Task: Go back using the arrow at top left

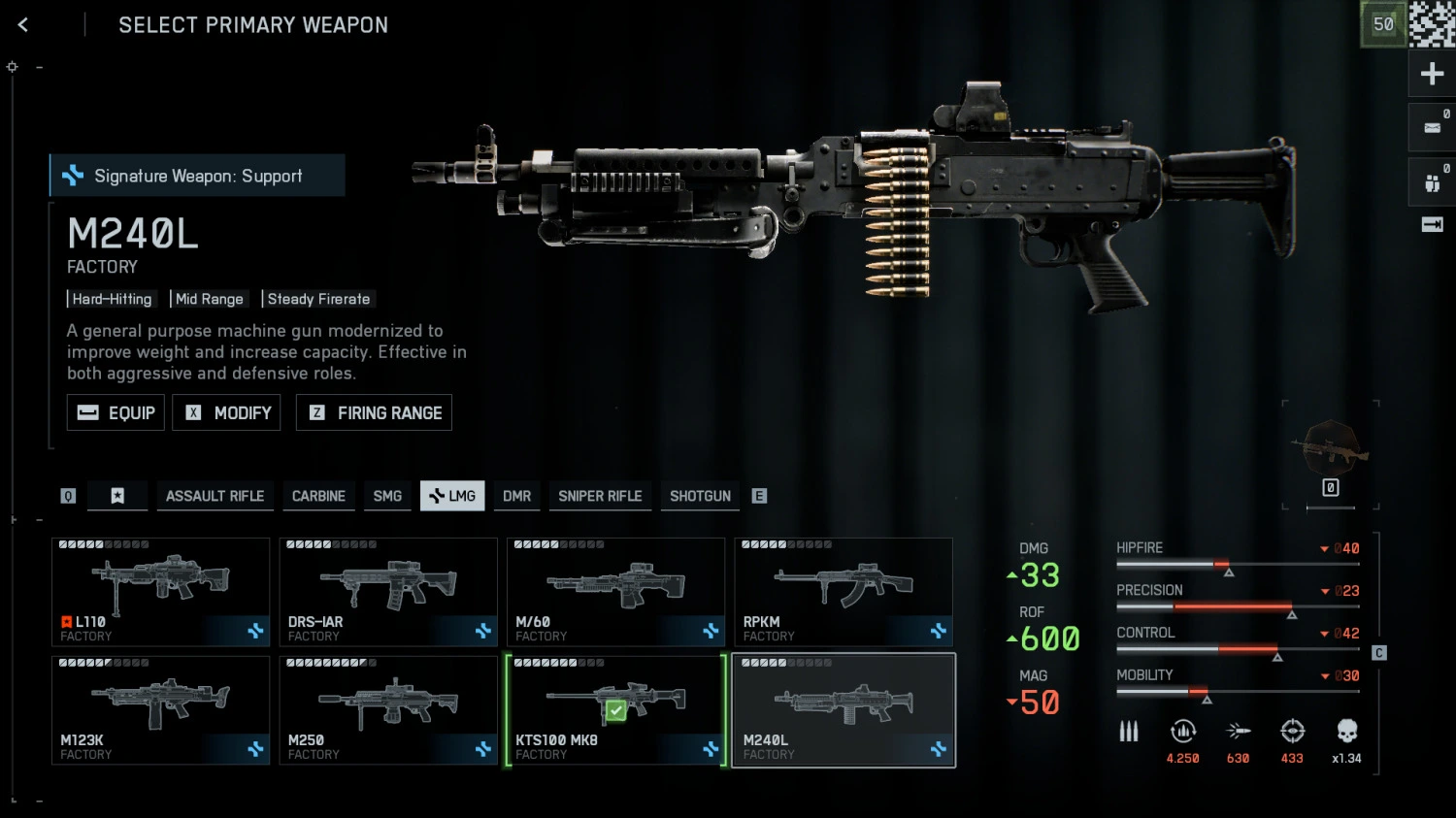Action: pyautogui.click(x=23, y=25)
